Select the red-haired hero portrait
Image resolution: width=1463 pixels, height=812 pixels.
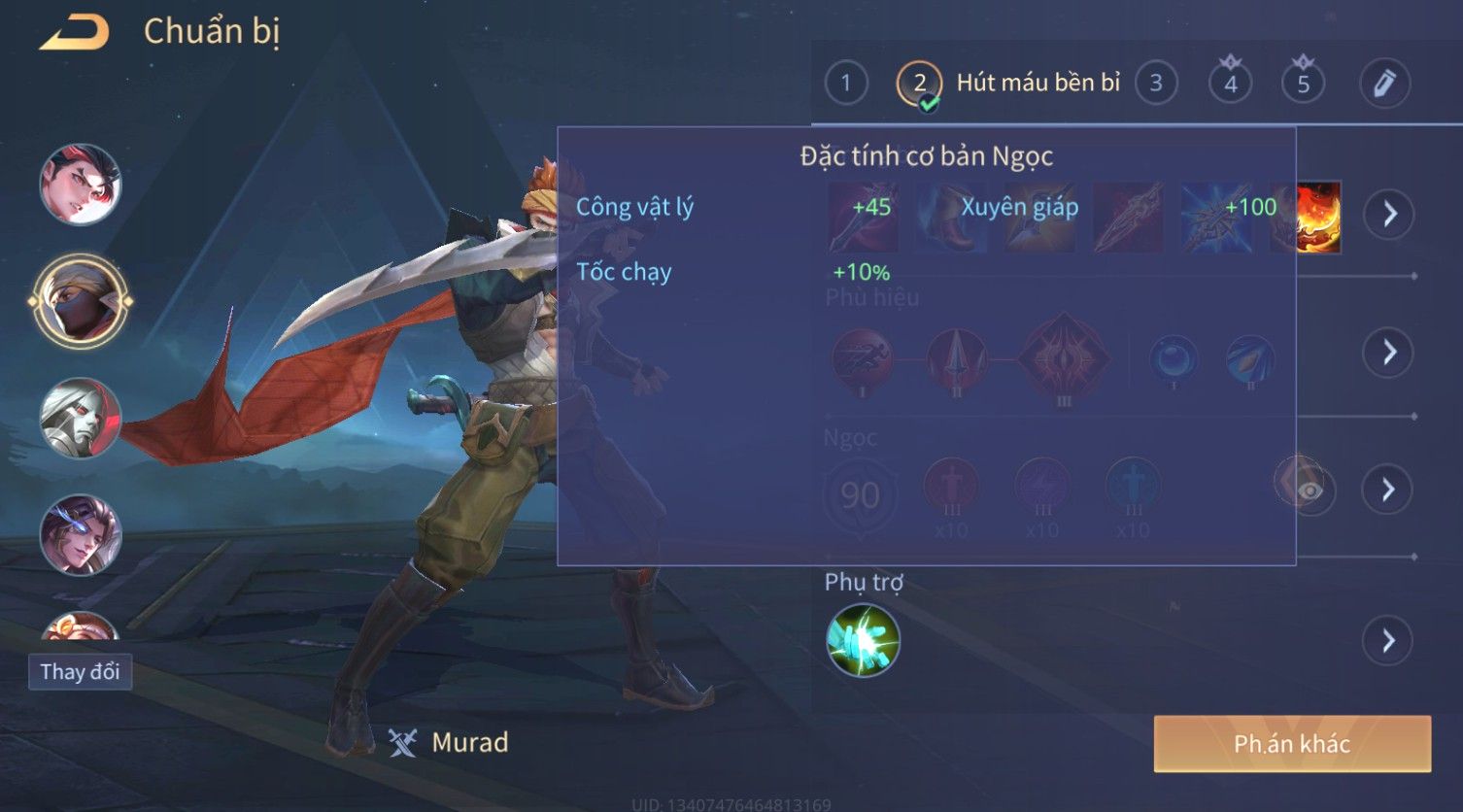80,184
